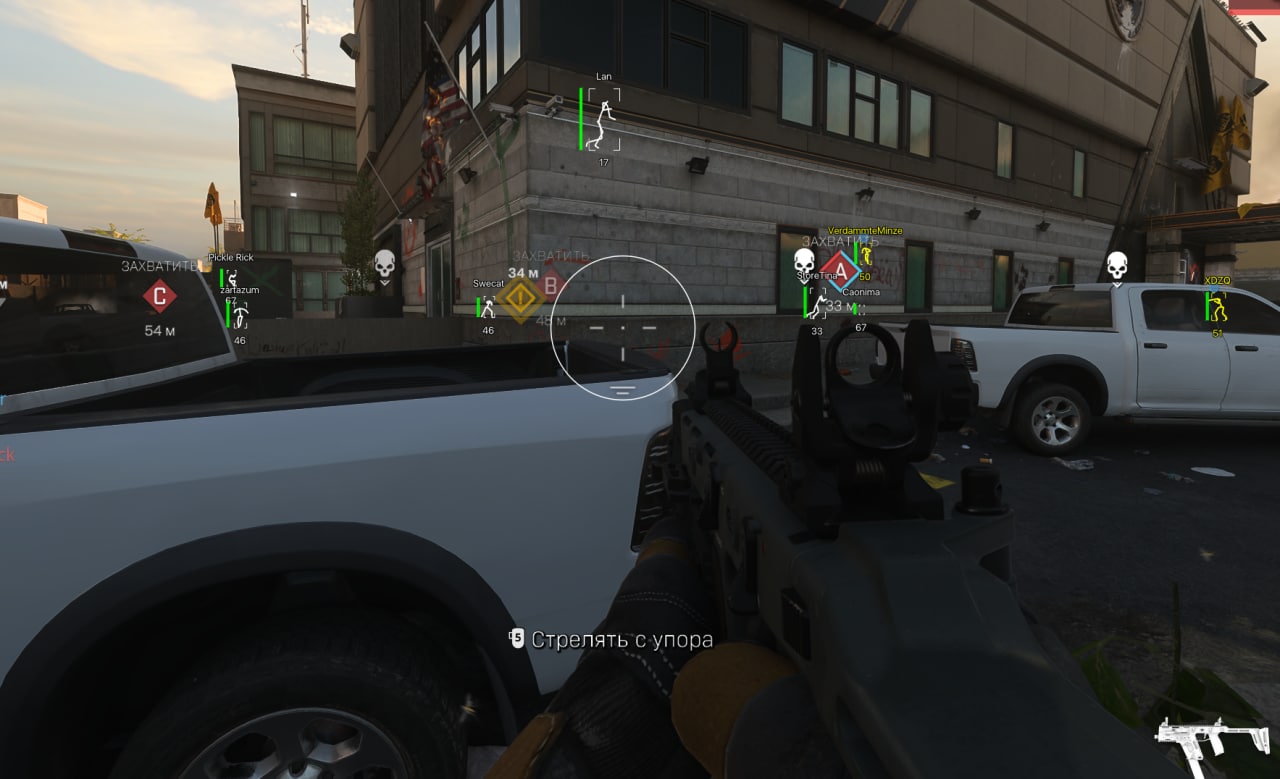Viewport: 1280px width, 779px height.
Task: Select the Lan nameplate at screen top
Action: tap(602, 76)
